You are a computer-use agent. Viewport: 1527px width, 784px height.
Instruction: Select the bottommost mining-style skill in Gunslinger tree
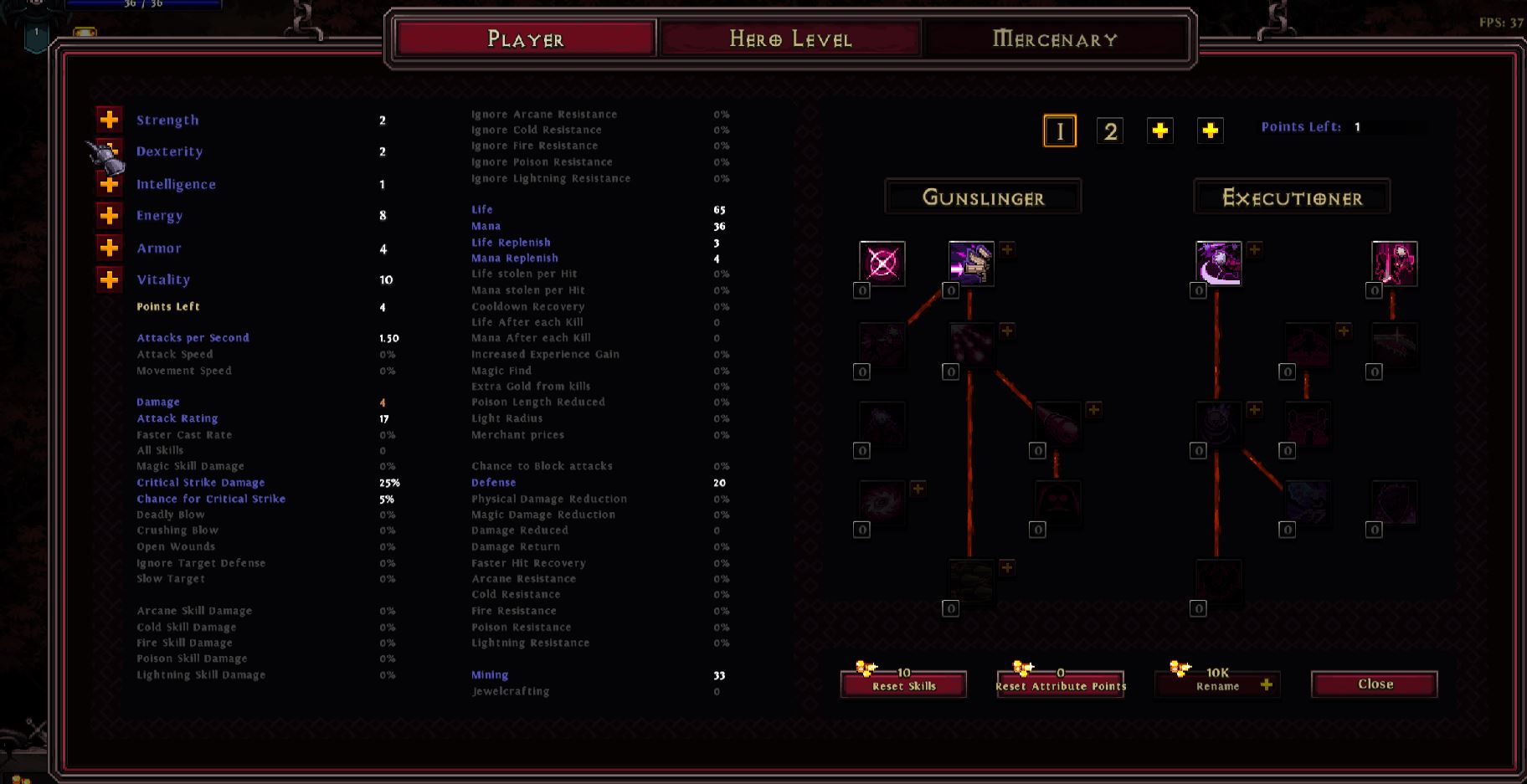(969, 581)
